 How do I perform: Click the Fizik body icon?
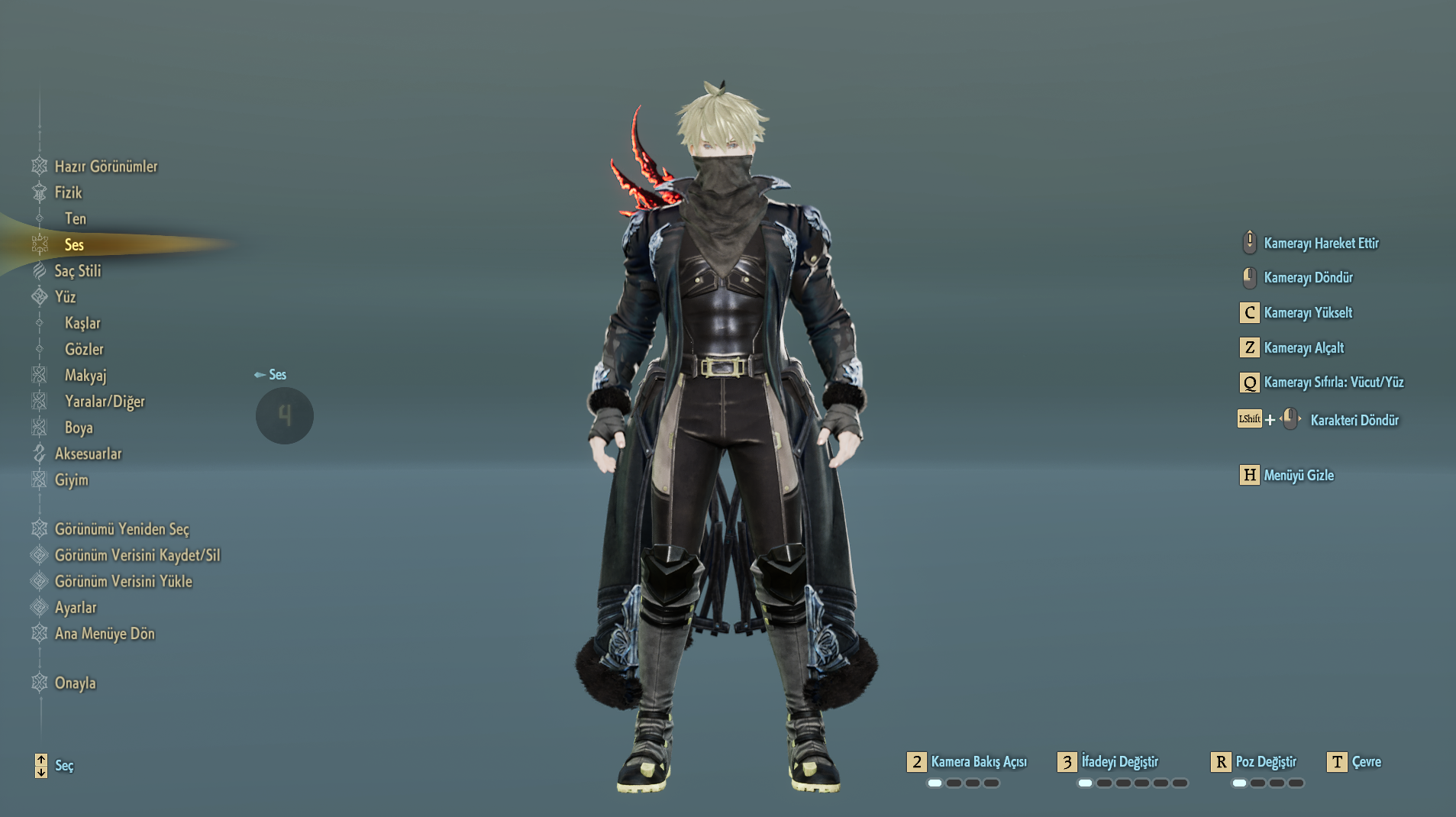(39, 192)
